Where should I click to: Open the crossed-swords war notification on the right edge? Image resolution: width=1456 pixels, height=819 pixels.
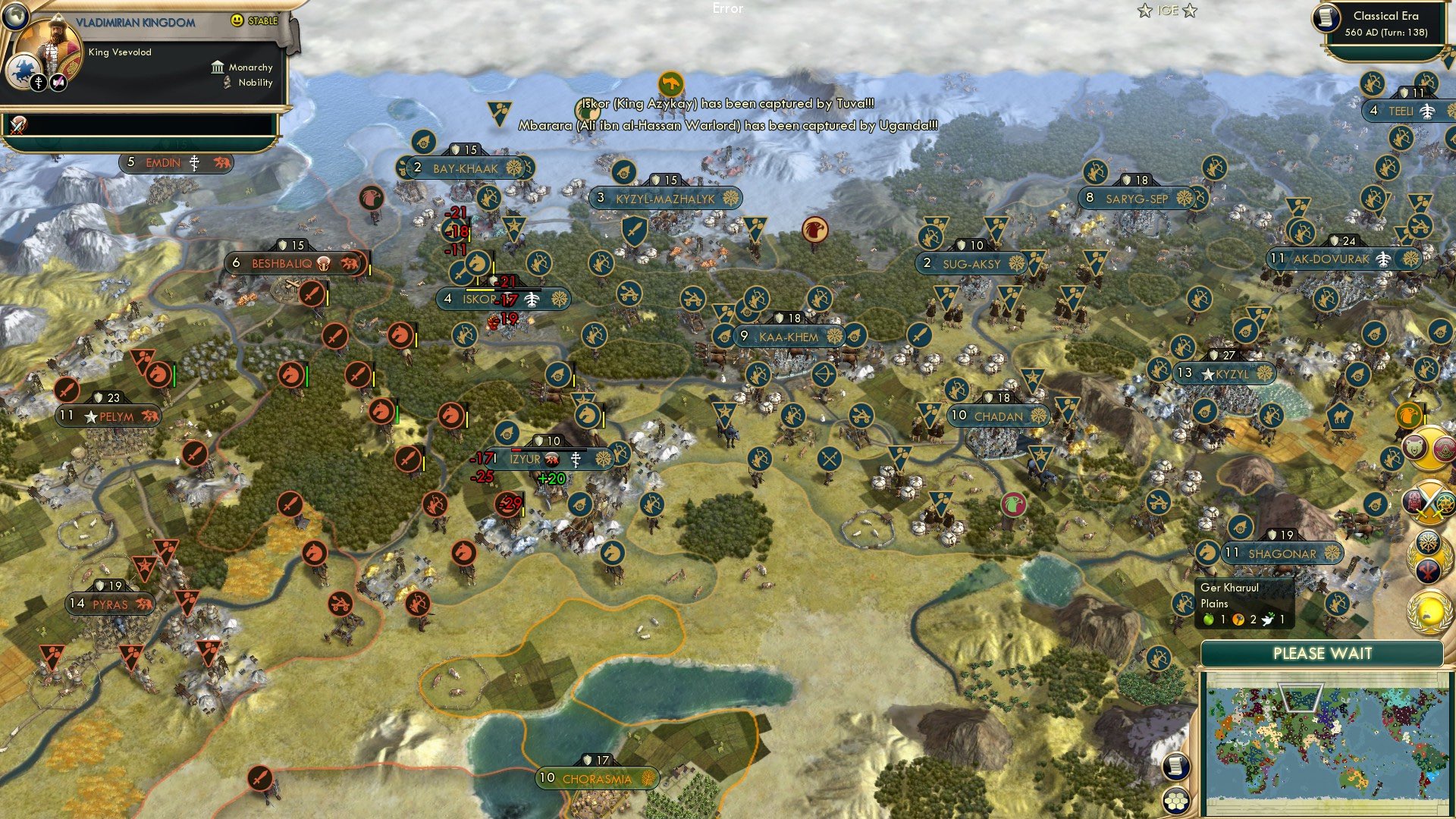pos(1428,501)
